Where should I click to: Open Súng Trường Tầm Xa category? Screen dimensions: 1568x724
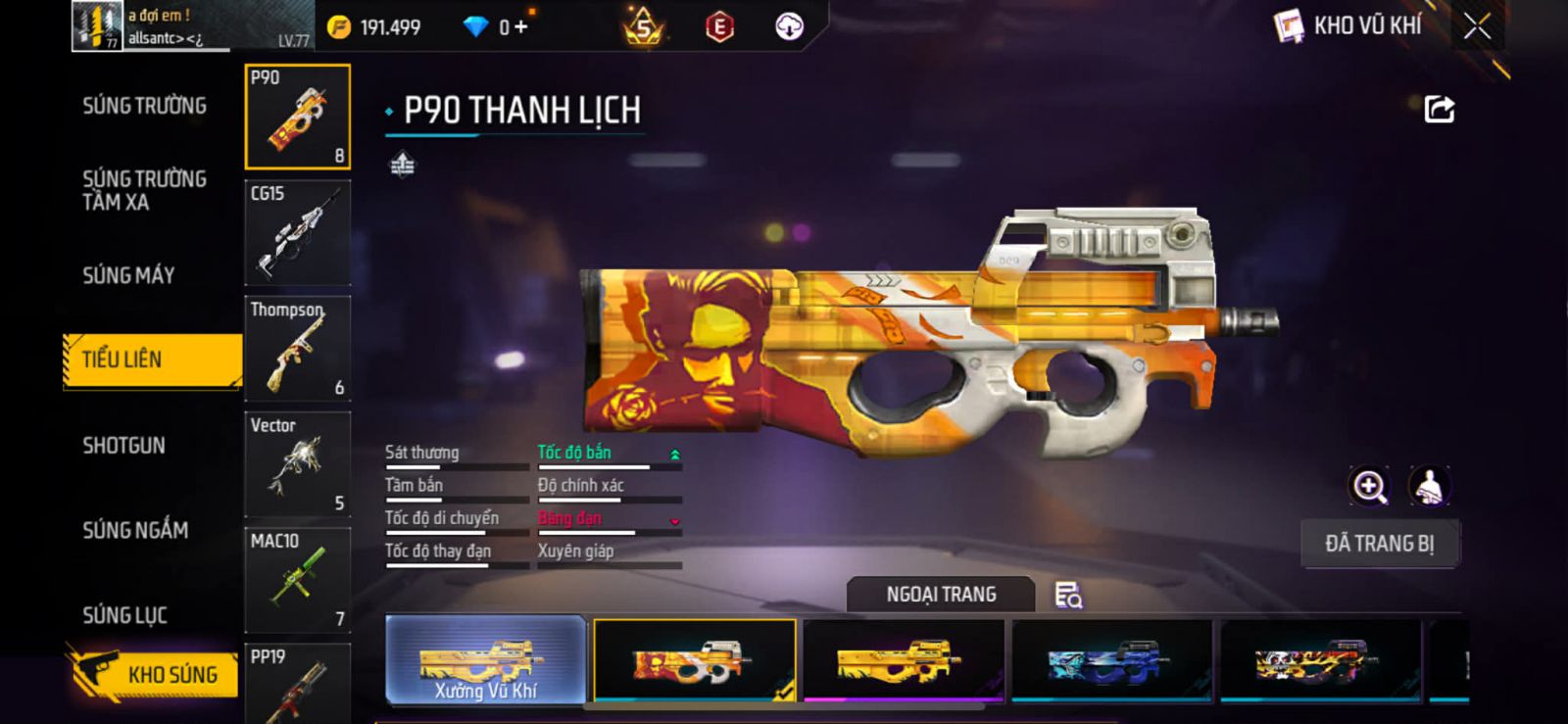(x=144, y=190)
